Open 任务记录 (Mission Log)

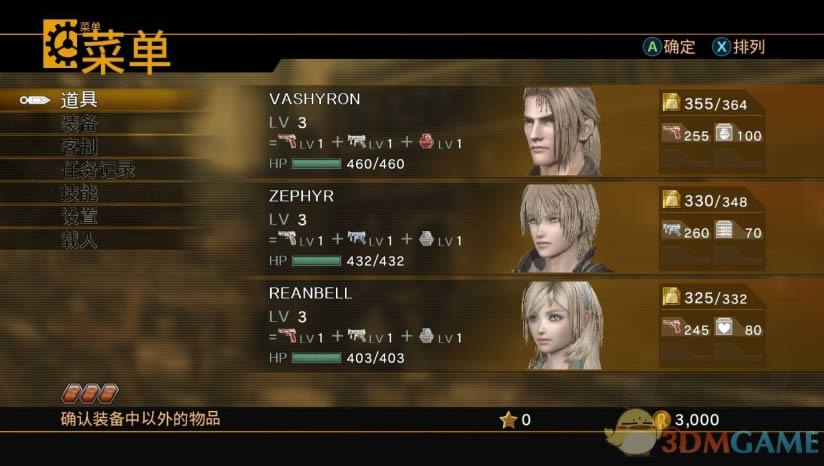98,170
